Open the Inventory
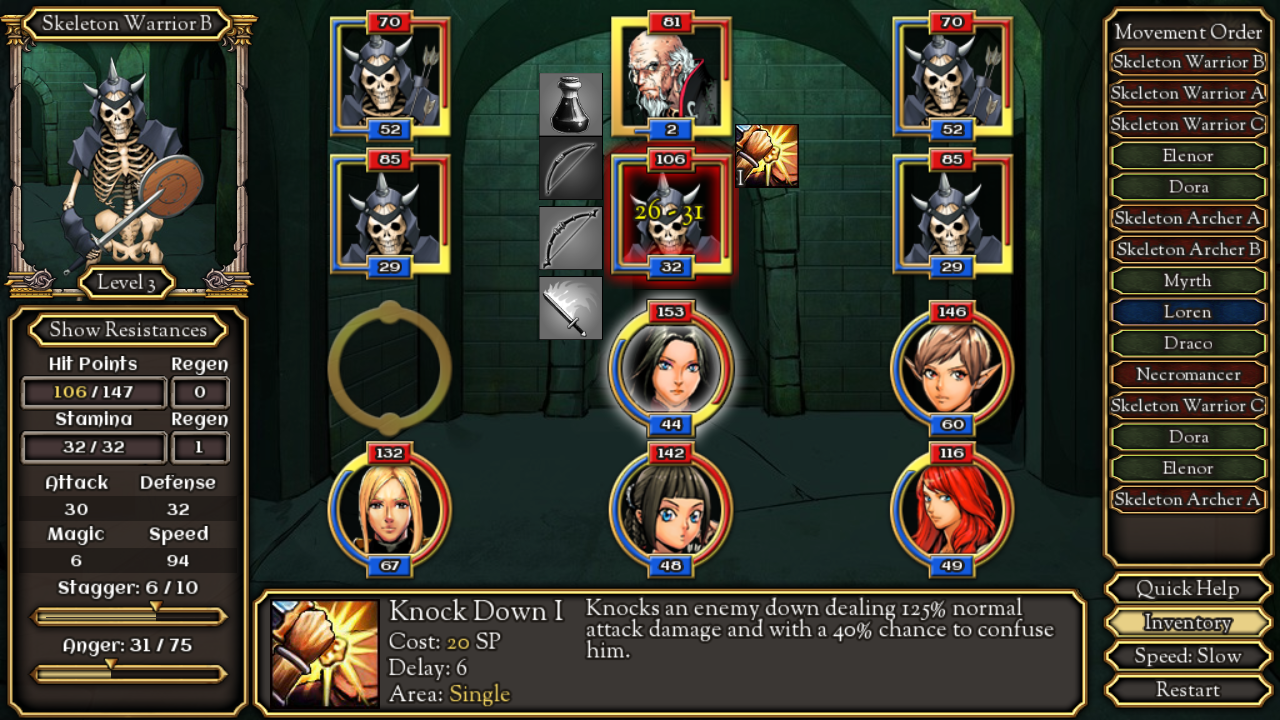Screen dimensions: 1280x720 1187,623
